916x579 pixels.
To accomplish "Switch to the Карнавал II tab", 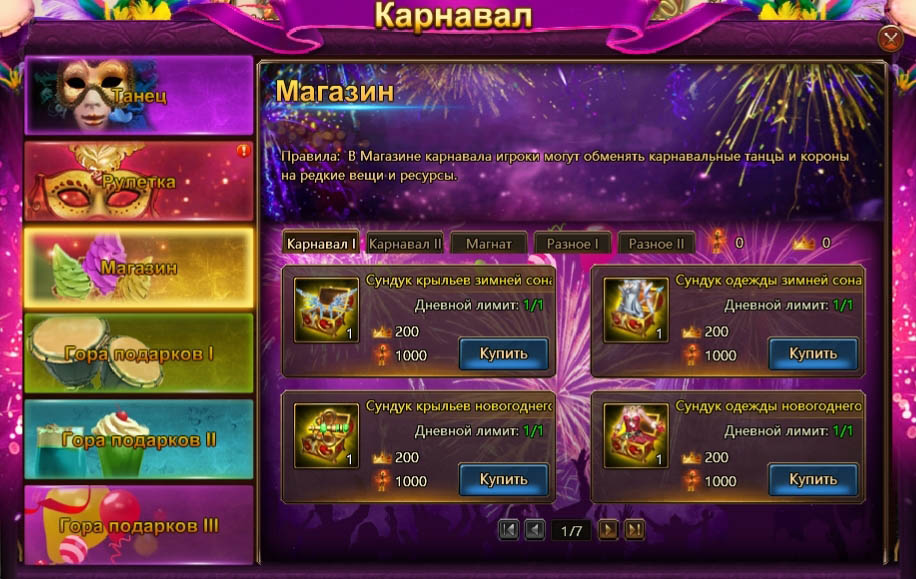I will point(405,243).
